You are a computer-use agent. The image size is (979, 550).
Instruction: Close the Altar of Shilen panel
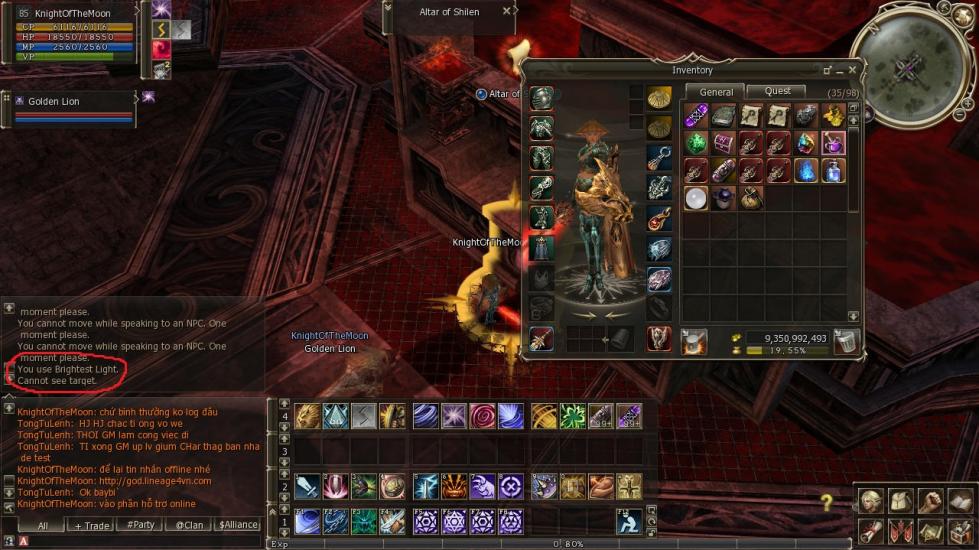point(507,12)
